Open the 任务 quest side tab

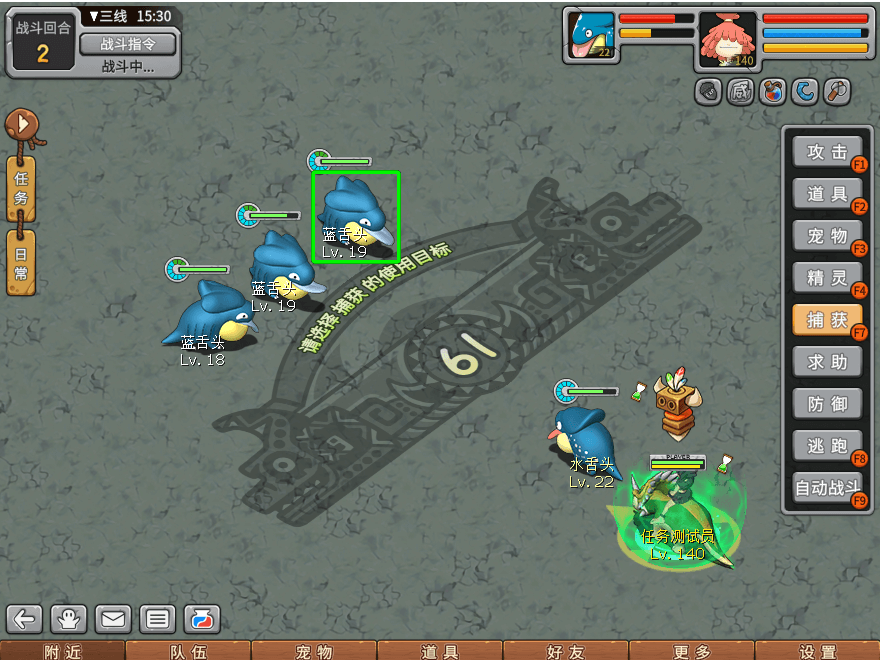[x=21, y=189]
